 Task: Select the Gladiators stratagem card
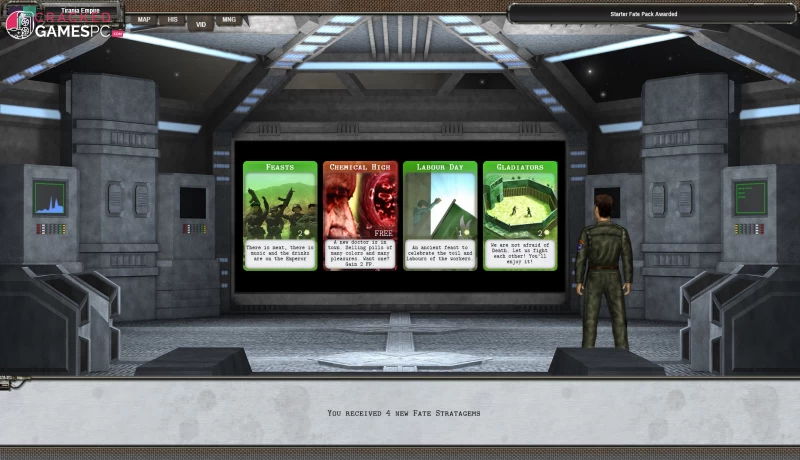520,215
